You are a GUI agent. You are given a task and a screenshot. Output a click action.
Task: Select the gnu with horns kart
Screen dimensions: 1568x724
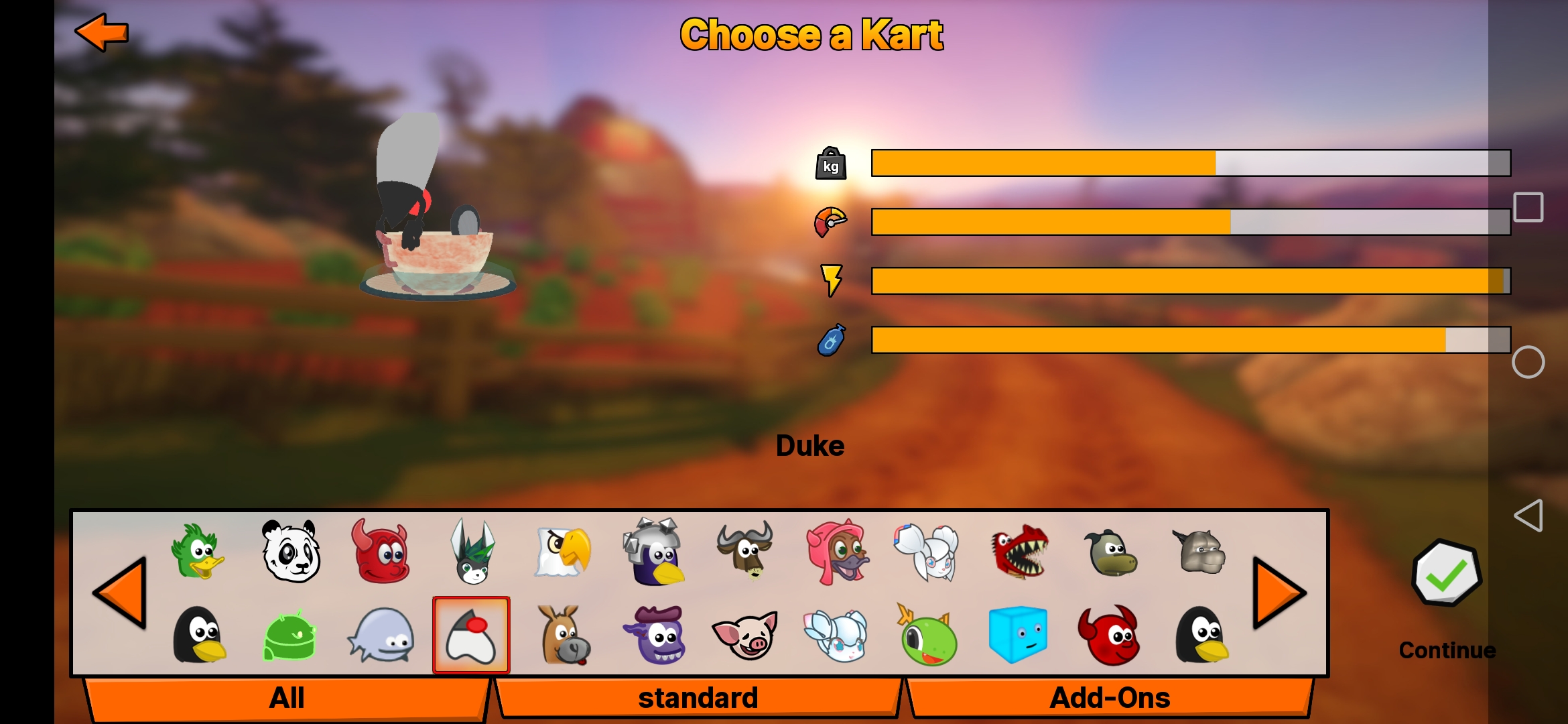(745, 552)
